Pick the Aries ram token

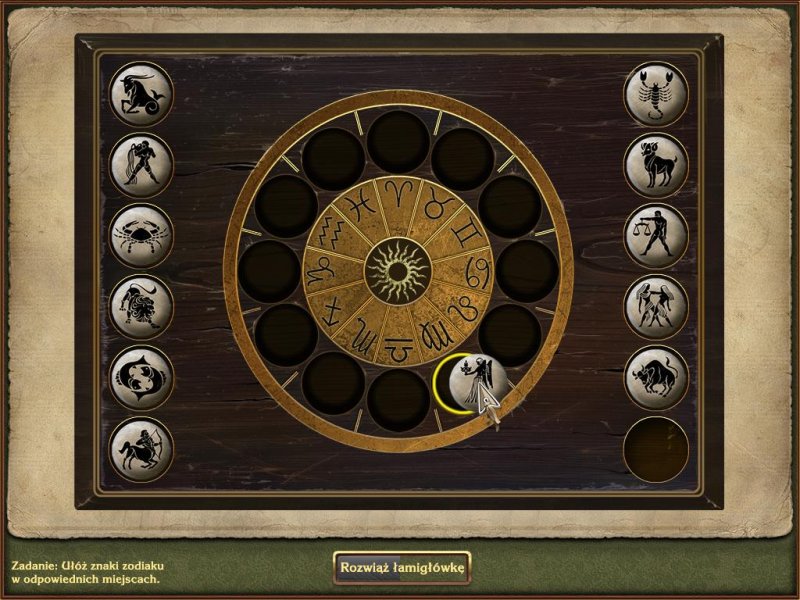(656, 165)
